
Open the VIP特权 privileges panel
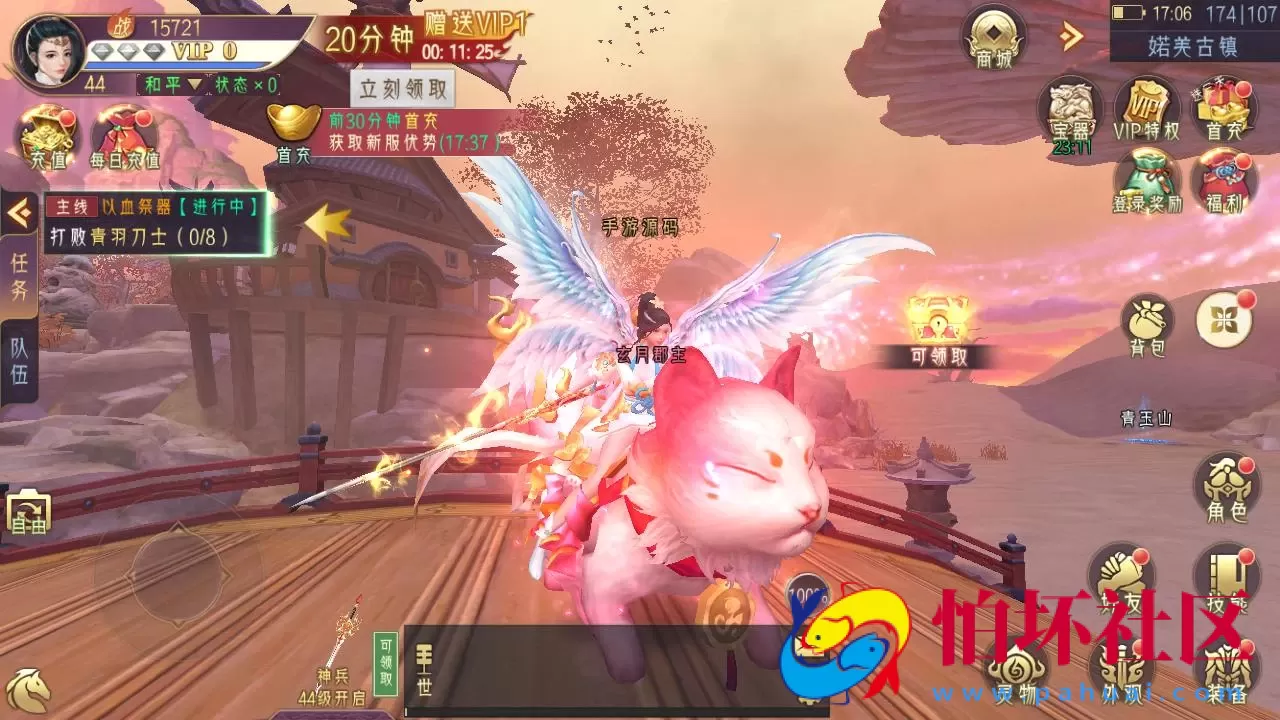click(x=1148, y=110)
